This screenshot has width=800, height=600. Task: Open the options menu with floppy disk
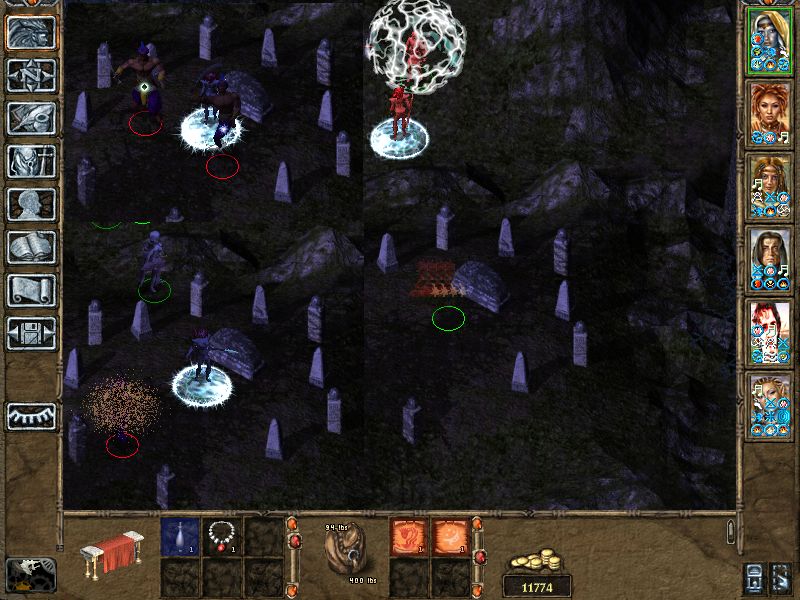(x=31, y=333)
